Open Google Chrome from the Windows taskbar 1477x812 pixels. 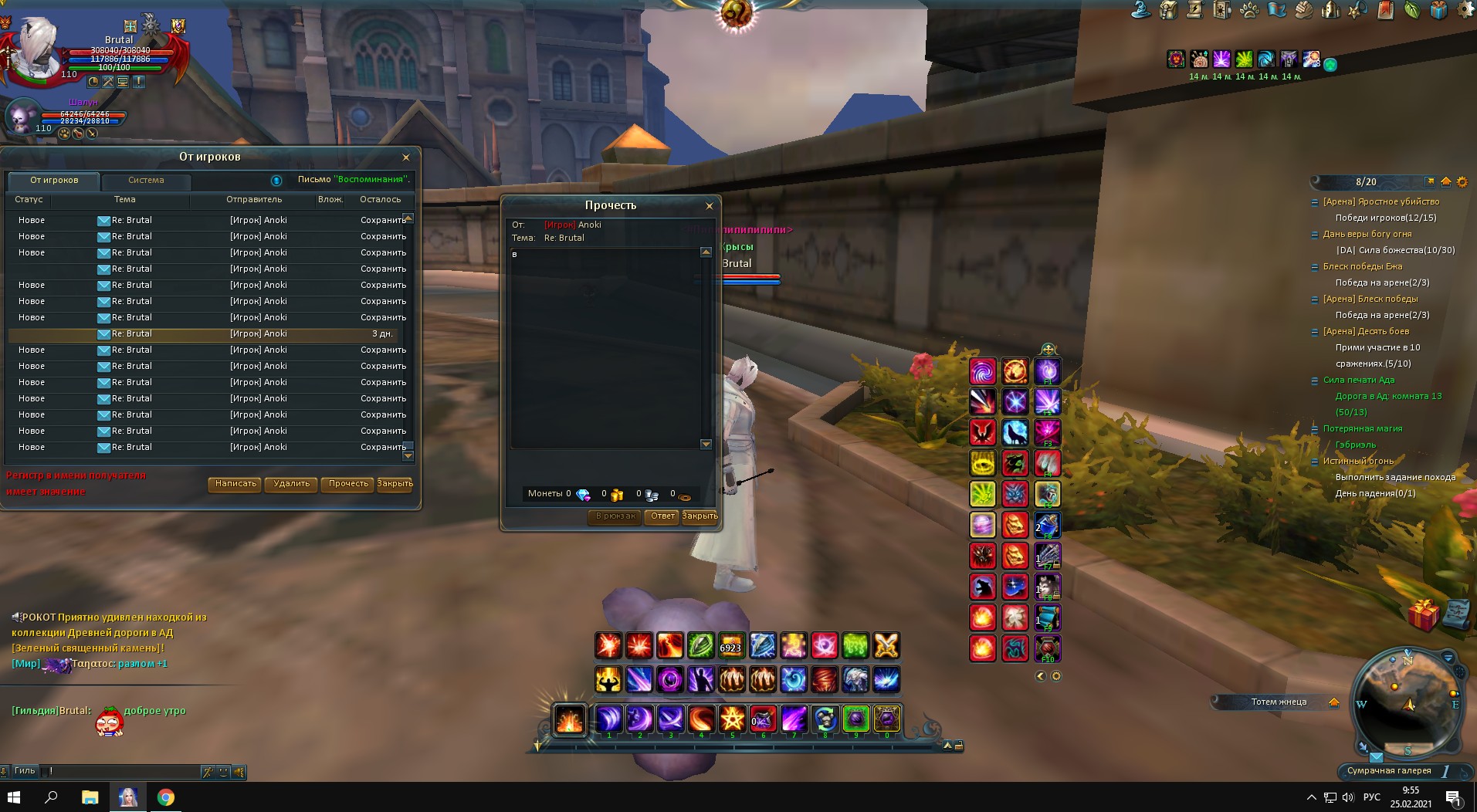pyautogui.click(x=165, y=797)
